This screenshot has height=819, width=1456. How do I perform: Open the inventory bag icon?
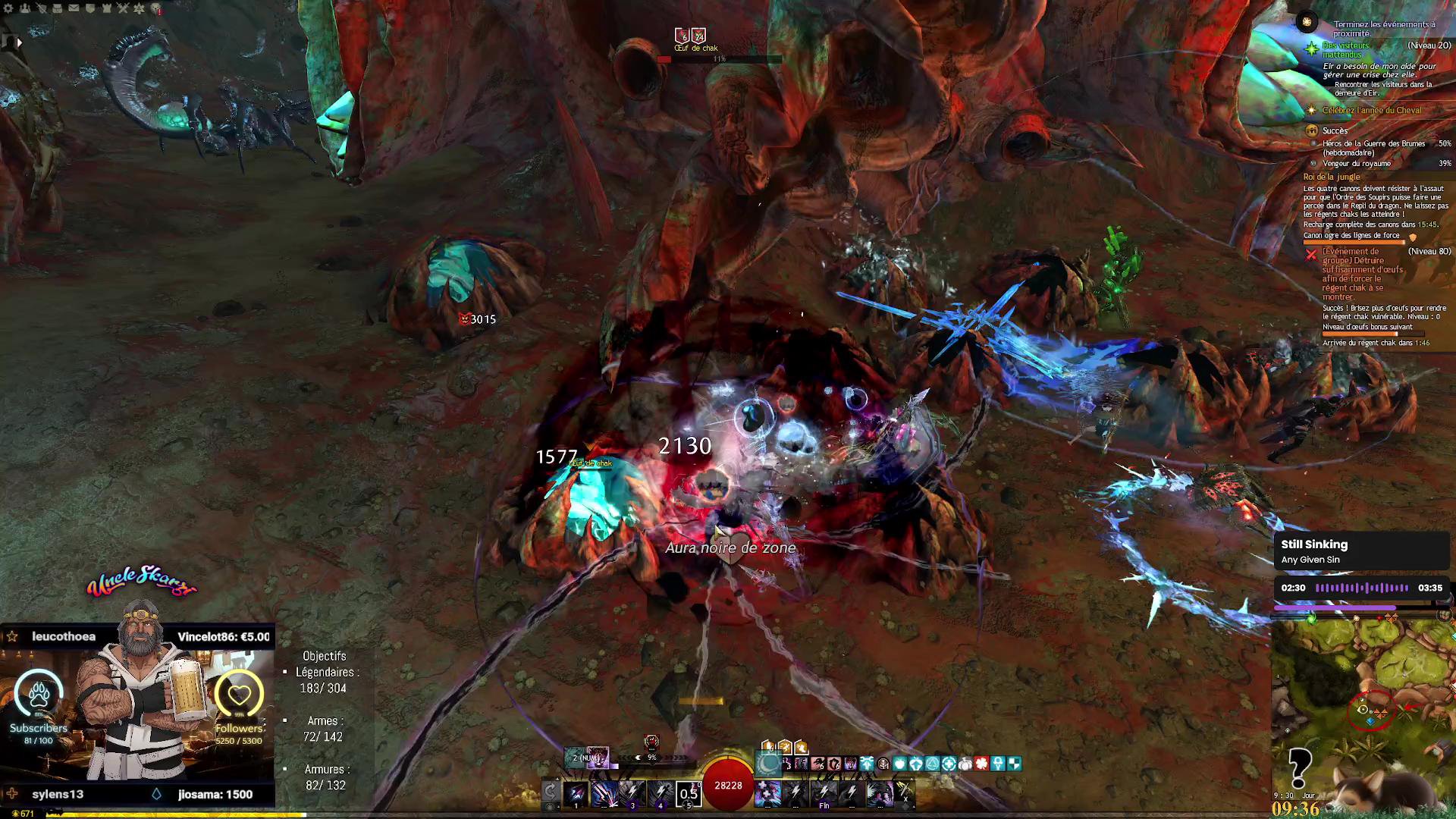[x=57, y=8]
